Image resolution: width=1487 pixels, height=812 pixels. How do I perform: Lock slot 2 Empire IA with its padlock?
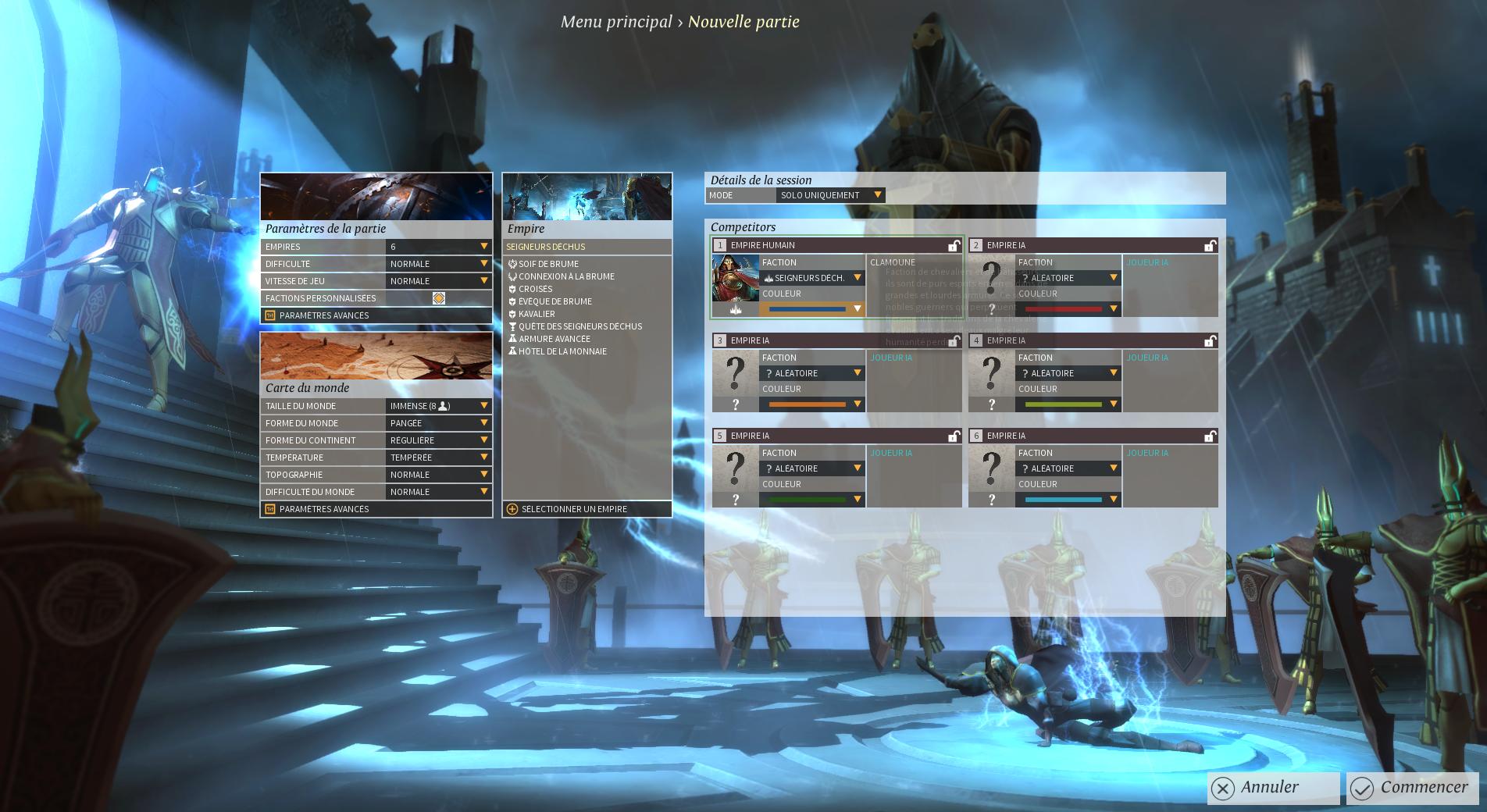tap(1210, 244)
